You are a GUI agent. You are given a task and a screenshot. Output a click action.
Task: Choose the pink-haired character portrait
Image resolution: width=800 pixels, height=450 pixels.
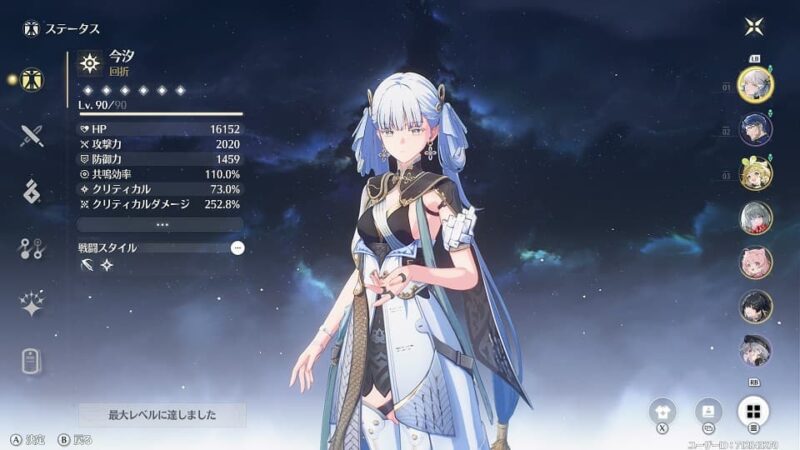coord(755,262)
